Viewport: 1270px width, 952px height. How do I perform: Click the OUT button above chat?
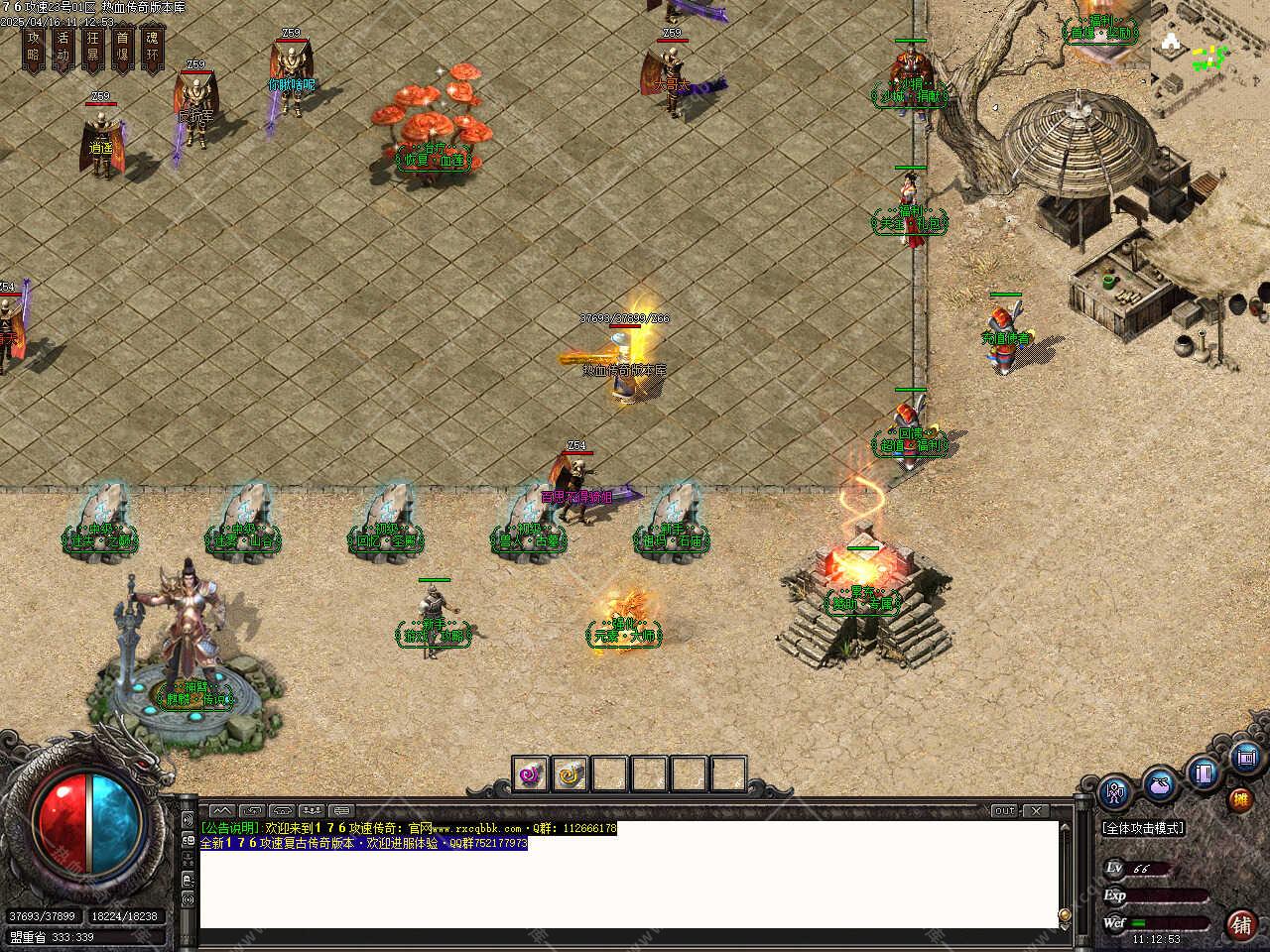tap(1005, 811)
